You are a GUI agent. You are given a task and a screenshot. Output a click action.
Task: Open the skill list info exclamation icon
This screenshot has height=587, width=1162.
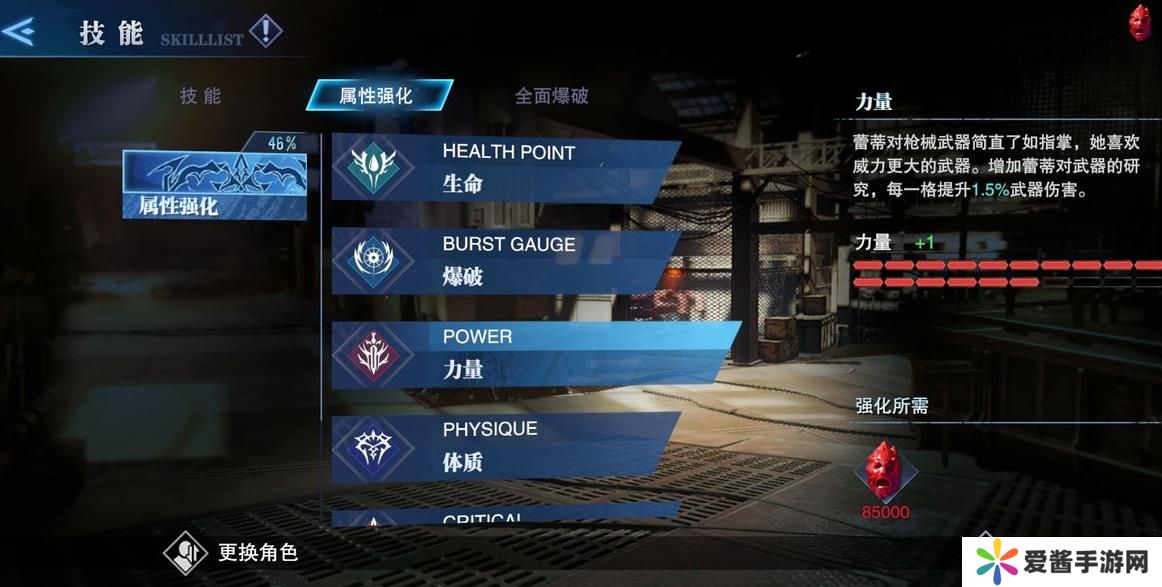tap(265, 32)
